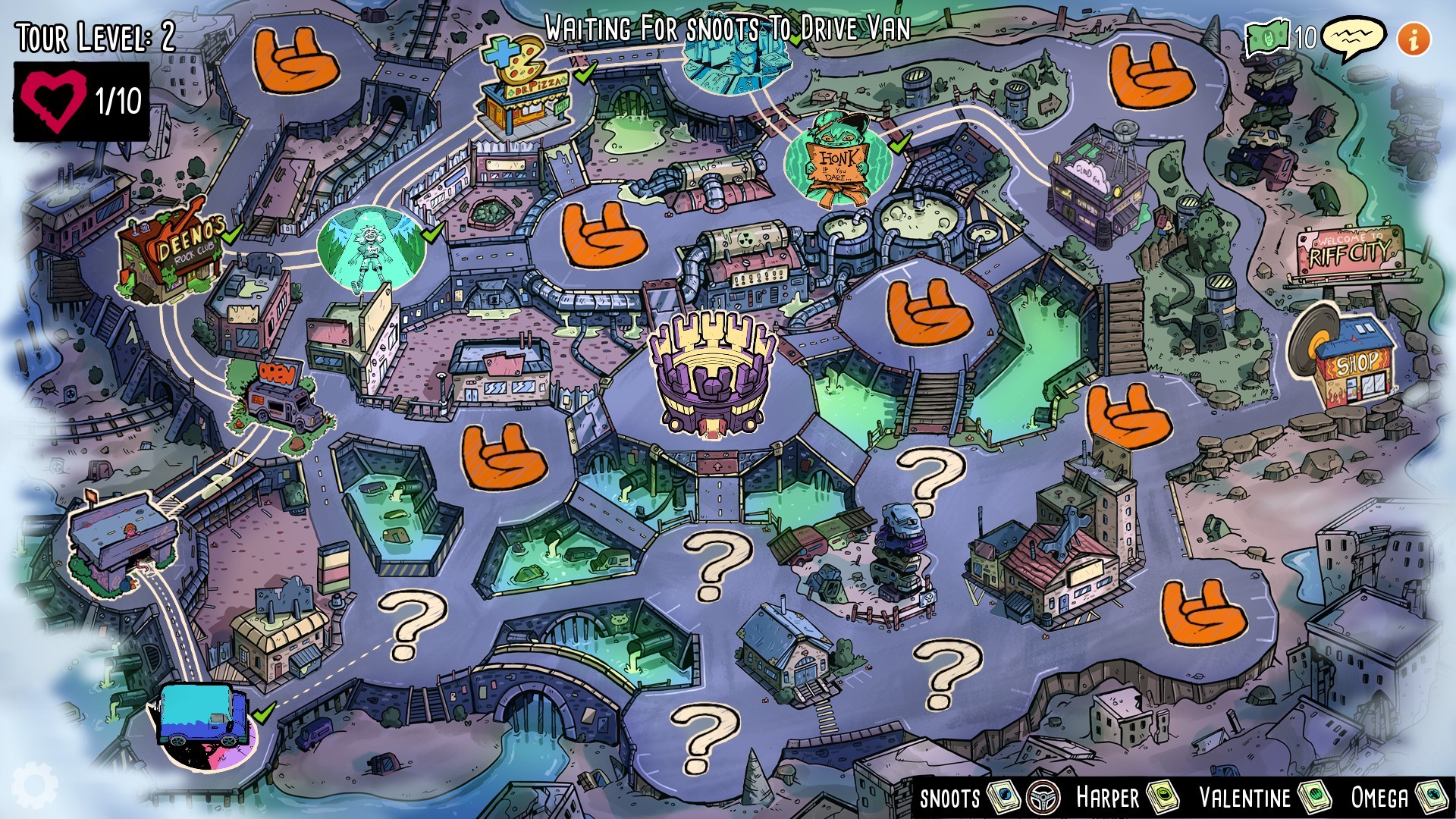1456x819 pixels.
Task: Select Harper in the band roster bar
Action: tap(1107, 798)
